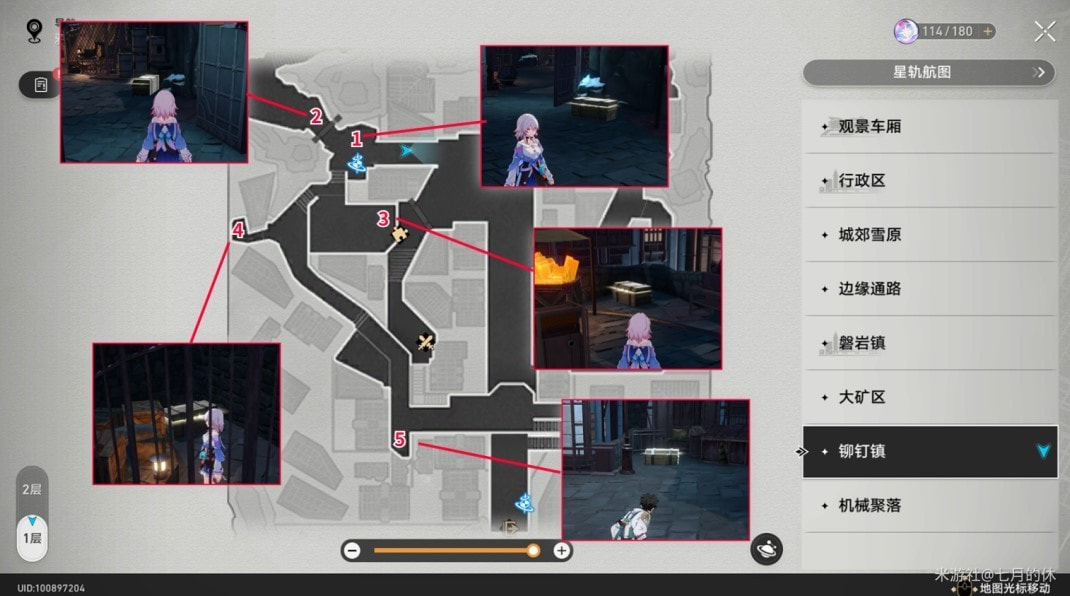
Task: Close the map with the X button
Action: 1044,31
